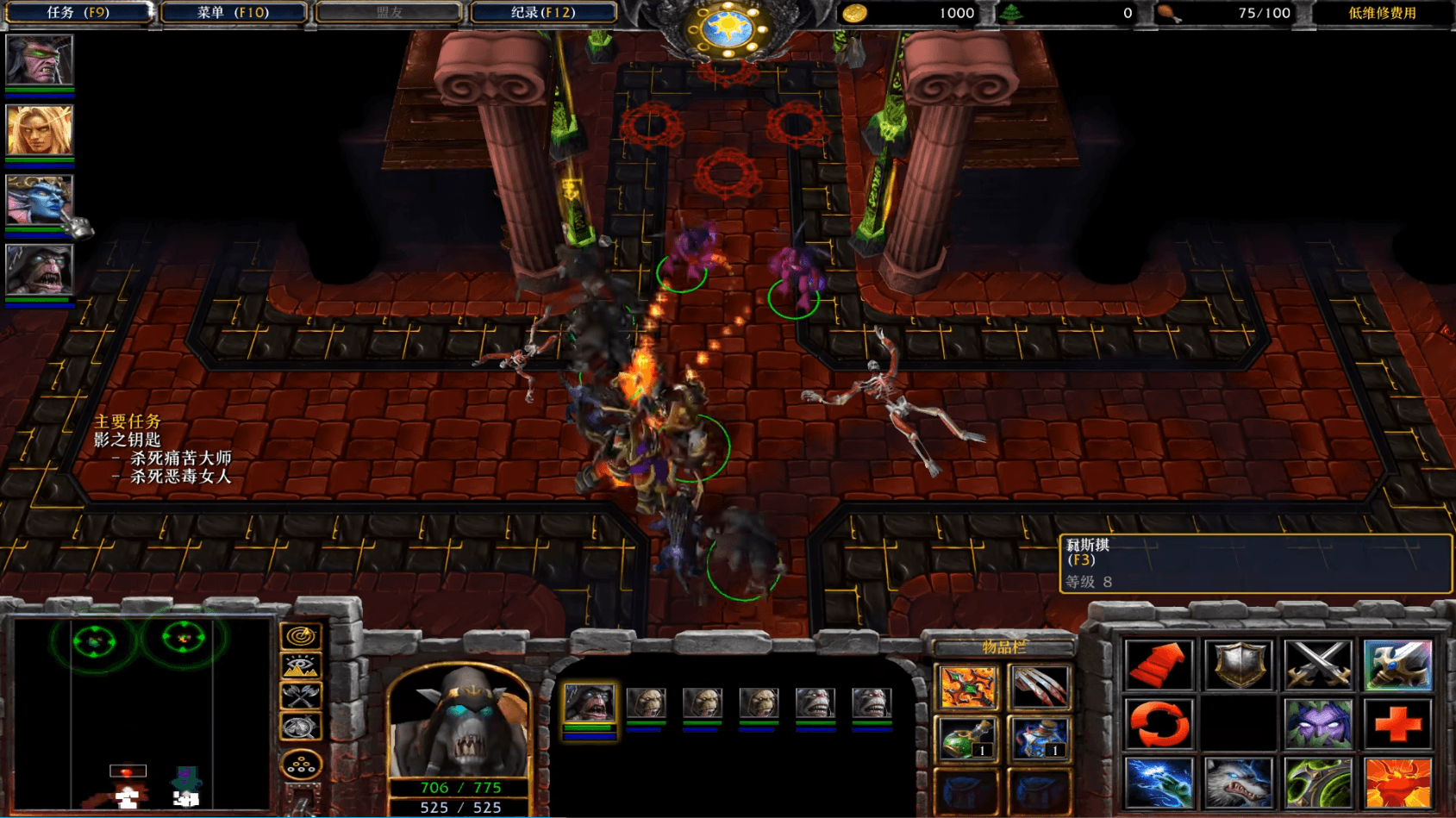Viewport: 1456px width, 818px height.
Task: Open the 纪录 (F12) message log
Action: click(x=542, y=12)
